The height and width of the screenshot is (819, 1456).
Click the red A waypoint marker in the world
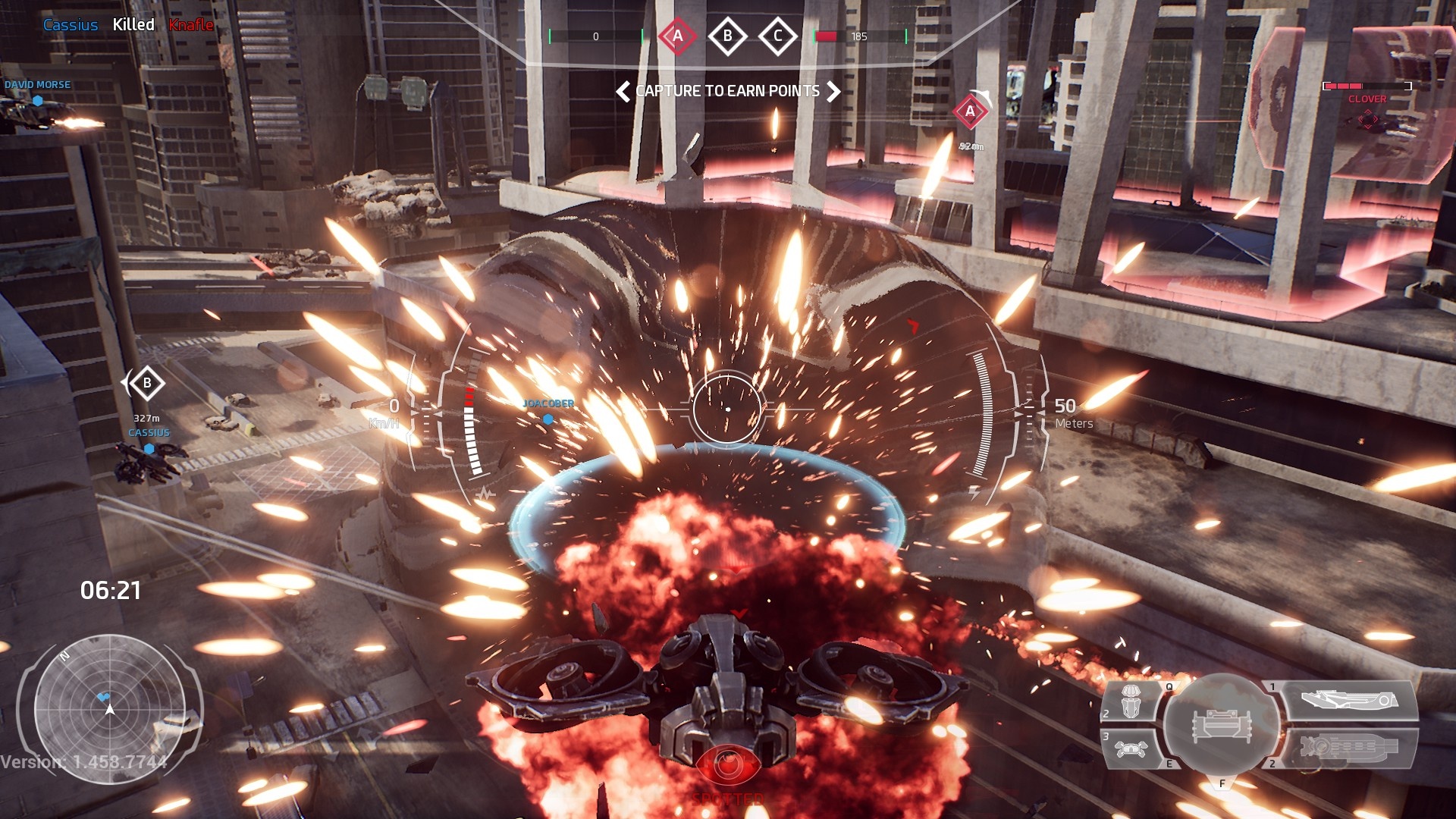[x=970, y=112]
